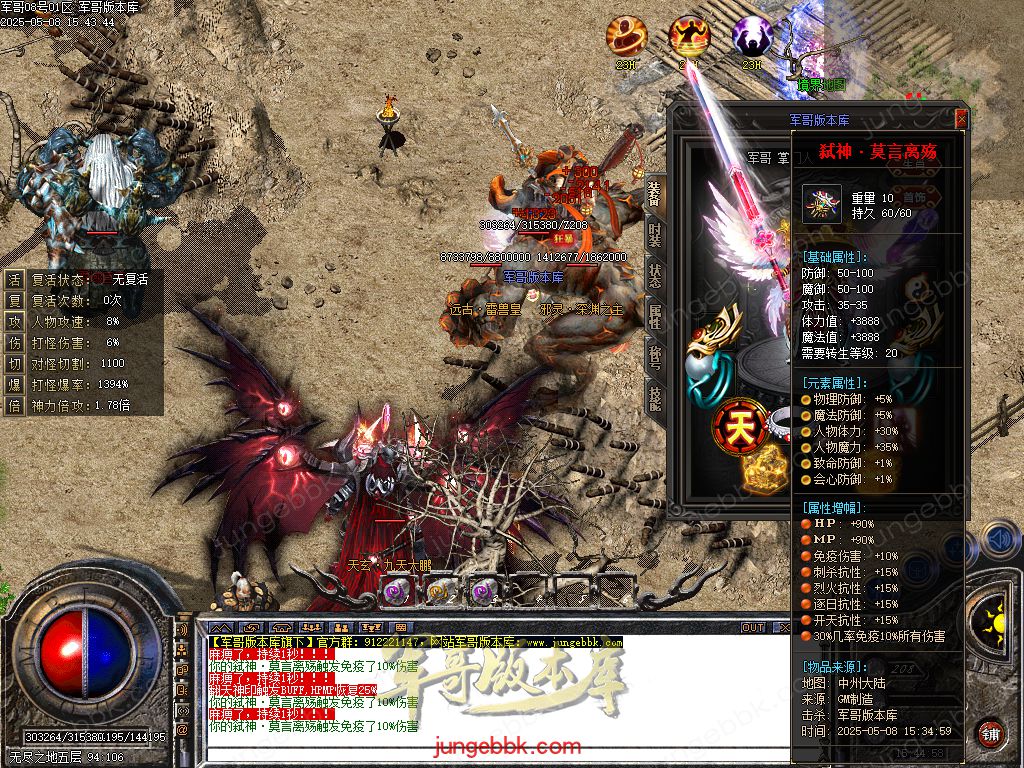1024x768 pixels.
Task: Close the character equipment panel
Action: (x=961, y=119)
